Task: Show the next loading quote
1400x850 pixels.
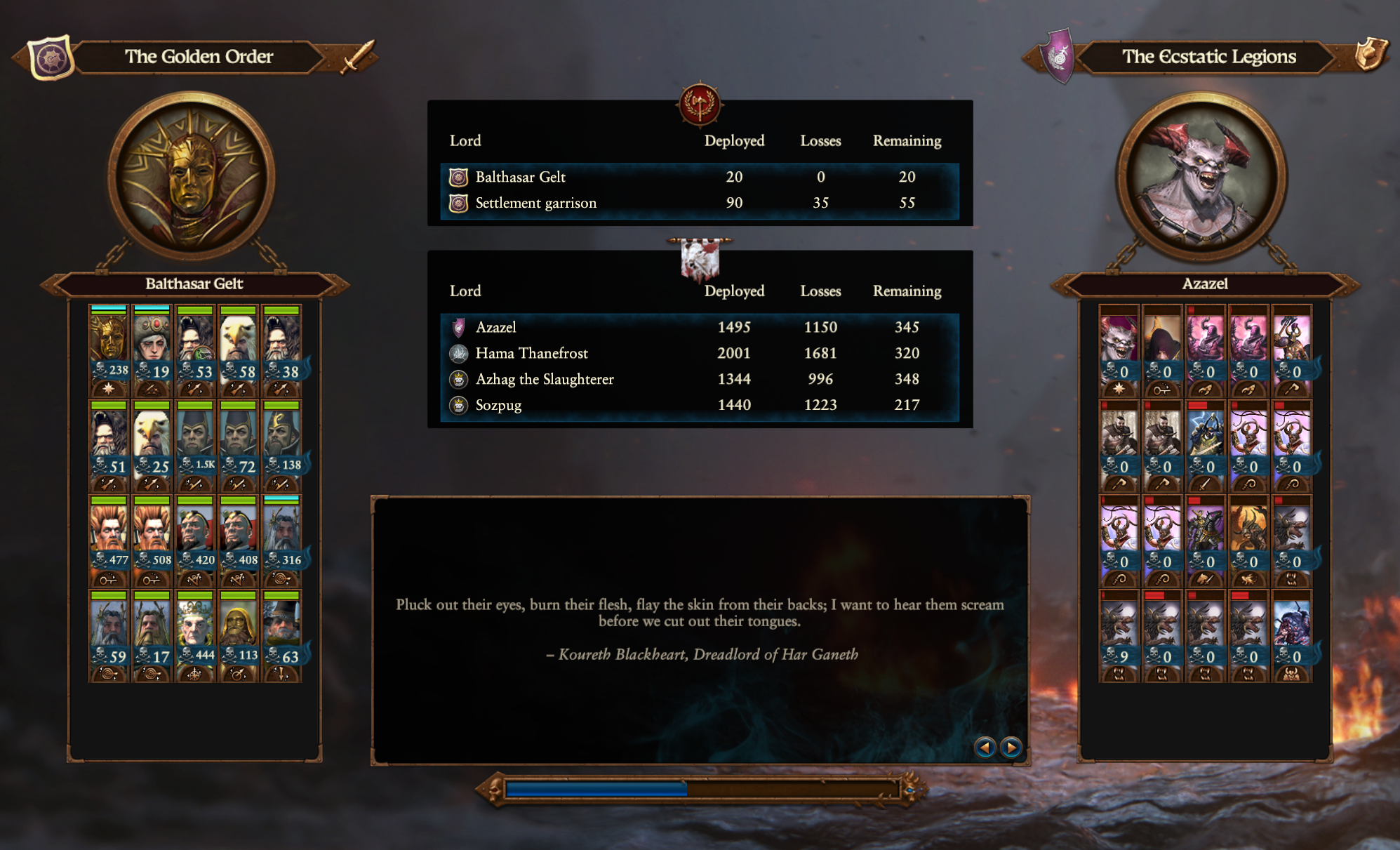Action: [x=1011, y=748]
